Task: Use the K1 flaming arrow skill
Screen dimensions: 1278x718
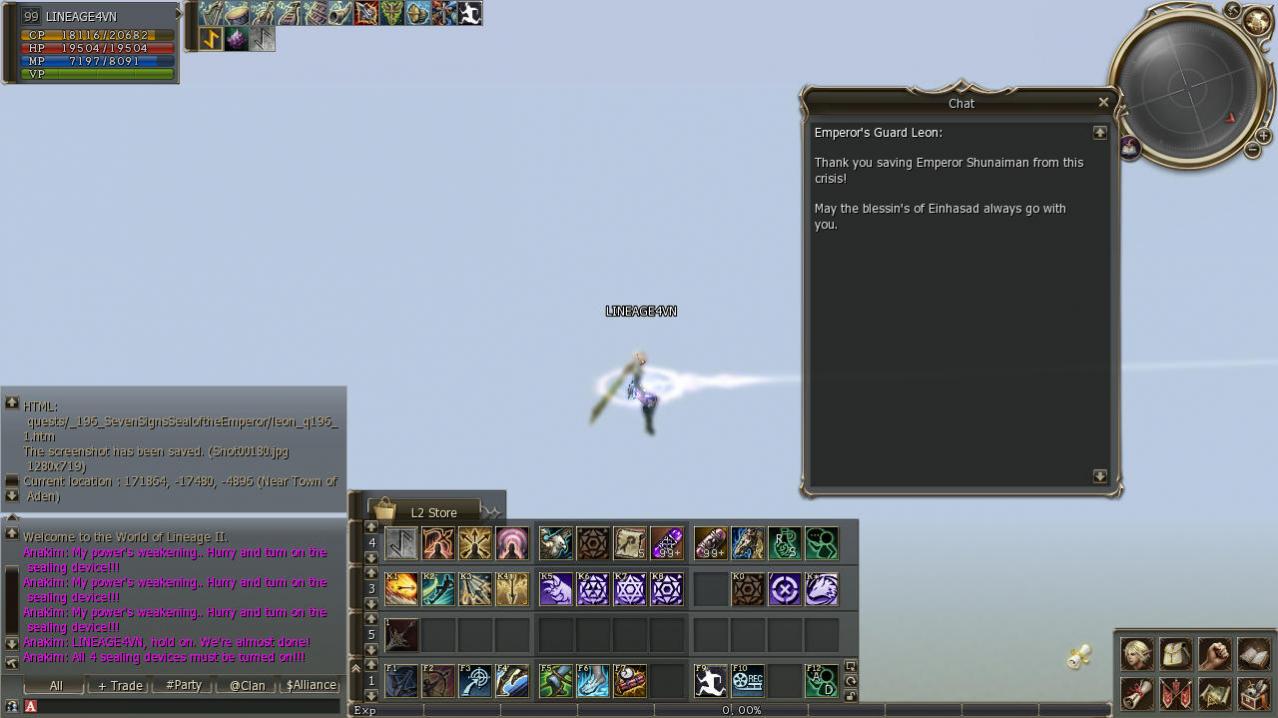Action: coord(401,589)
